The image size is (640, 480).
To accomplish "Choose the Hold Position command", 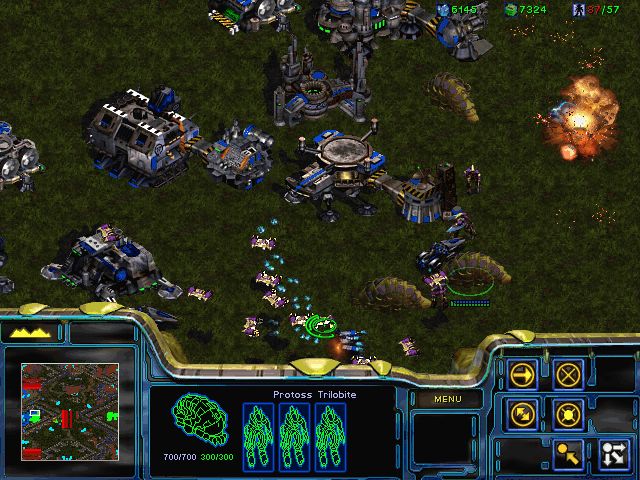I will coord(568,412).
